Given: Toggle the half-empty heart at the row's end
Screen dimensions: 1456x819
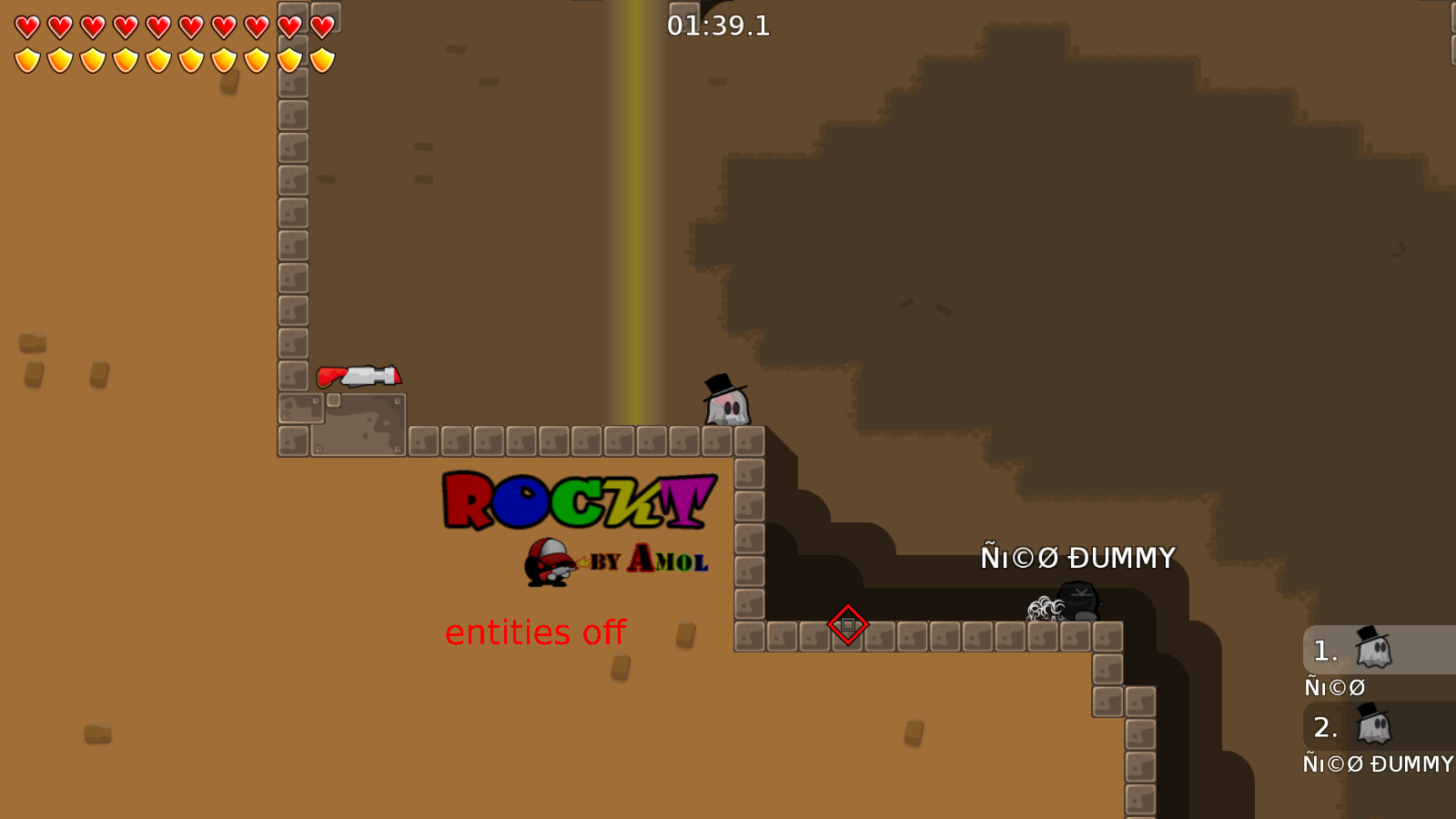Looking at the screenshot, I should pyautogui.click(x=320, y=25).
